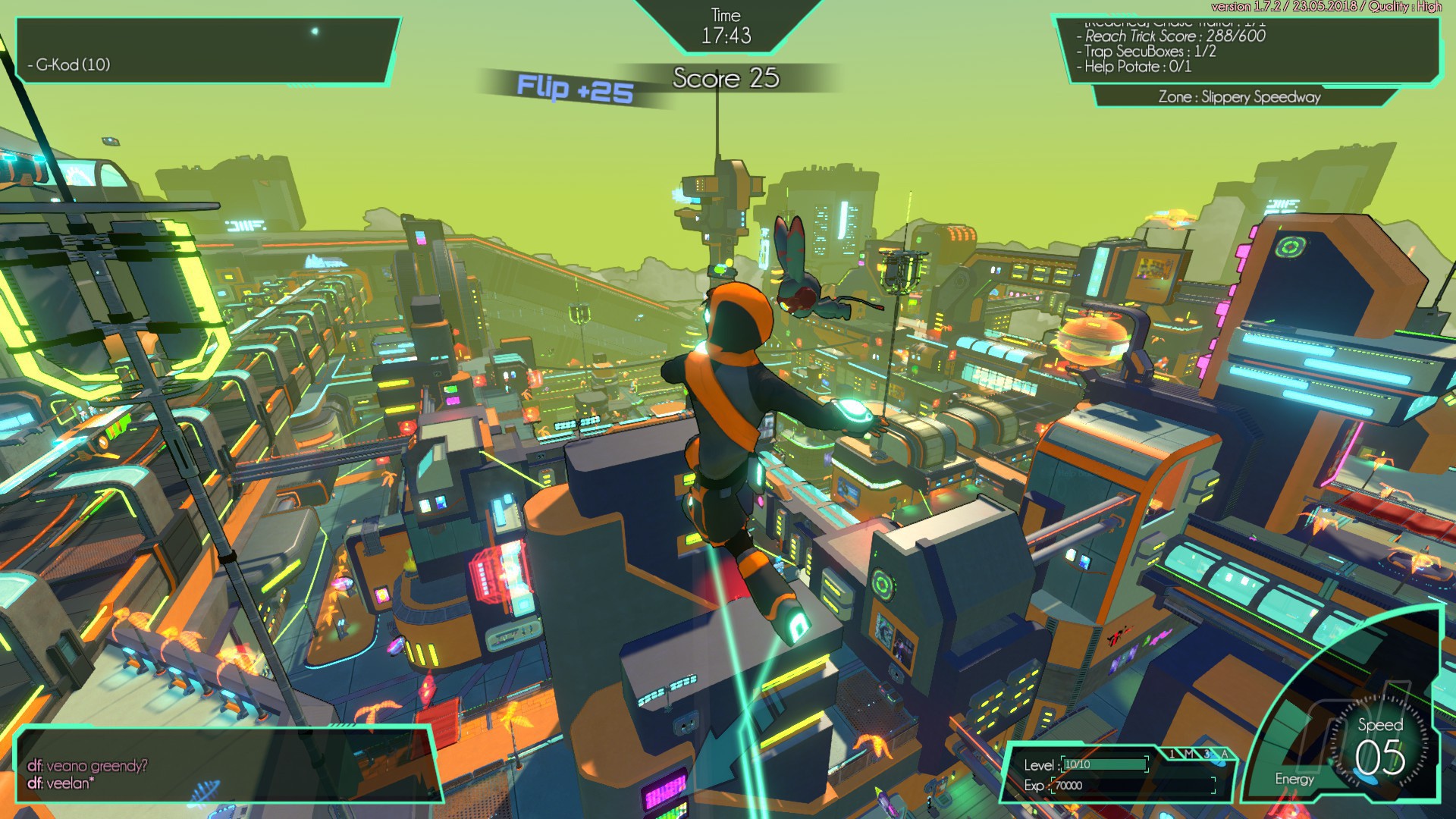The height and width of the screenshot is (819, 1456).
Task: Click the chat box with df's messages
Action: point(227,766)
